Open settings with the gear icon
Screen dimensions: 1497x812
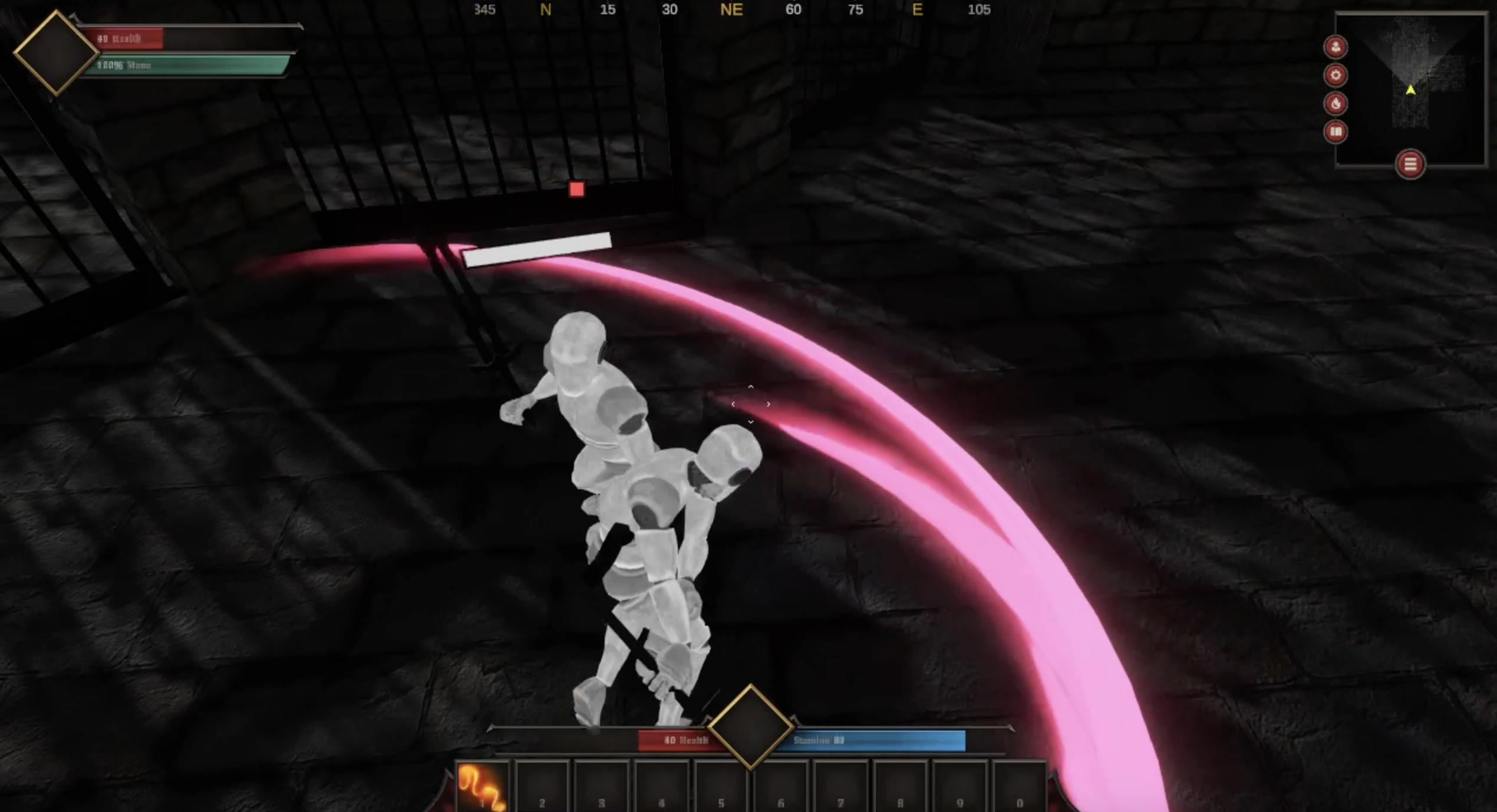click(1336, 75)
